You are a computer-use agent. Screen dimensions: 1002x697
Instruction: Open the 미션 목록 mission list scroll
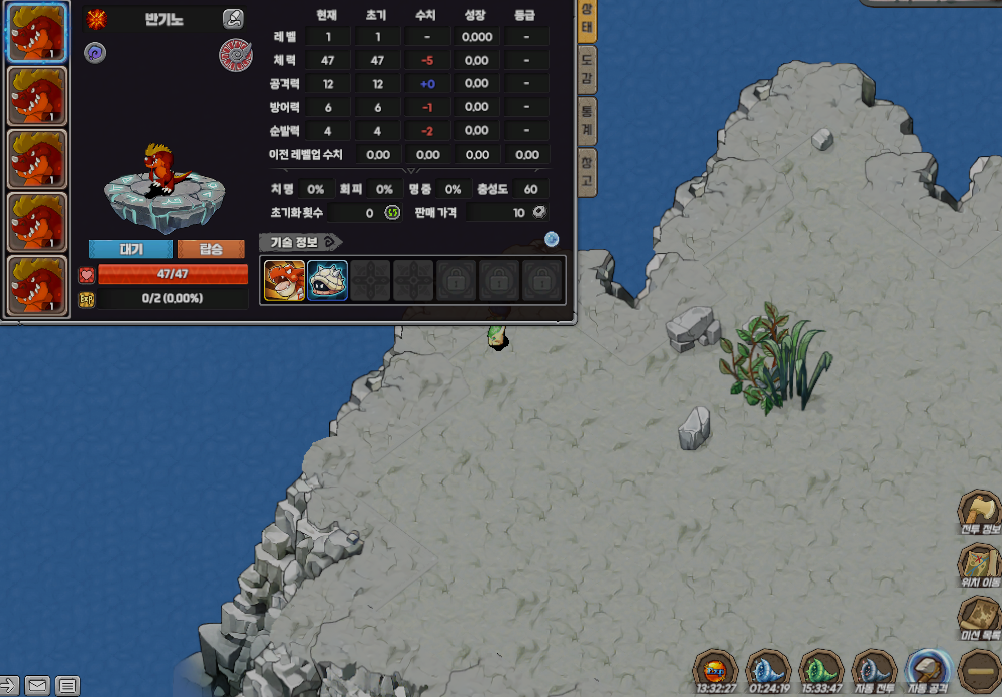[979, 619]
